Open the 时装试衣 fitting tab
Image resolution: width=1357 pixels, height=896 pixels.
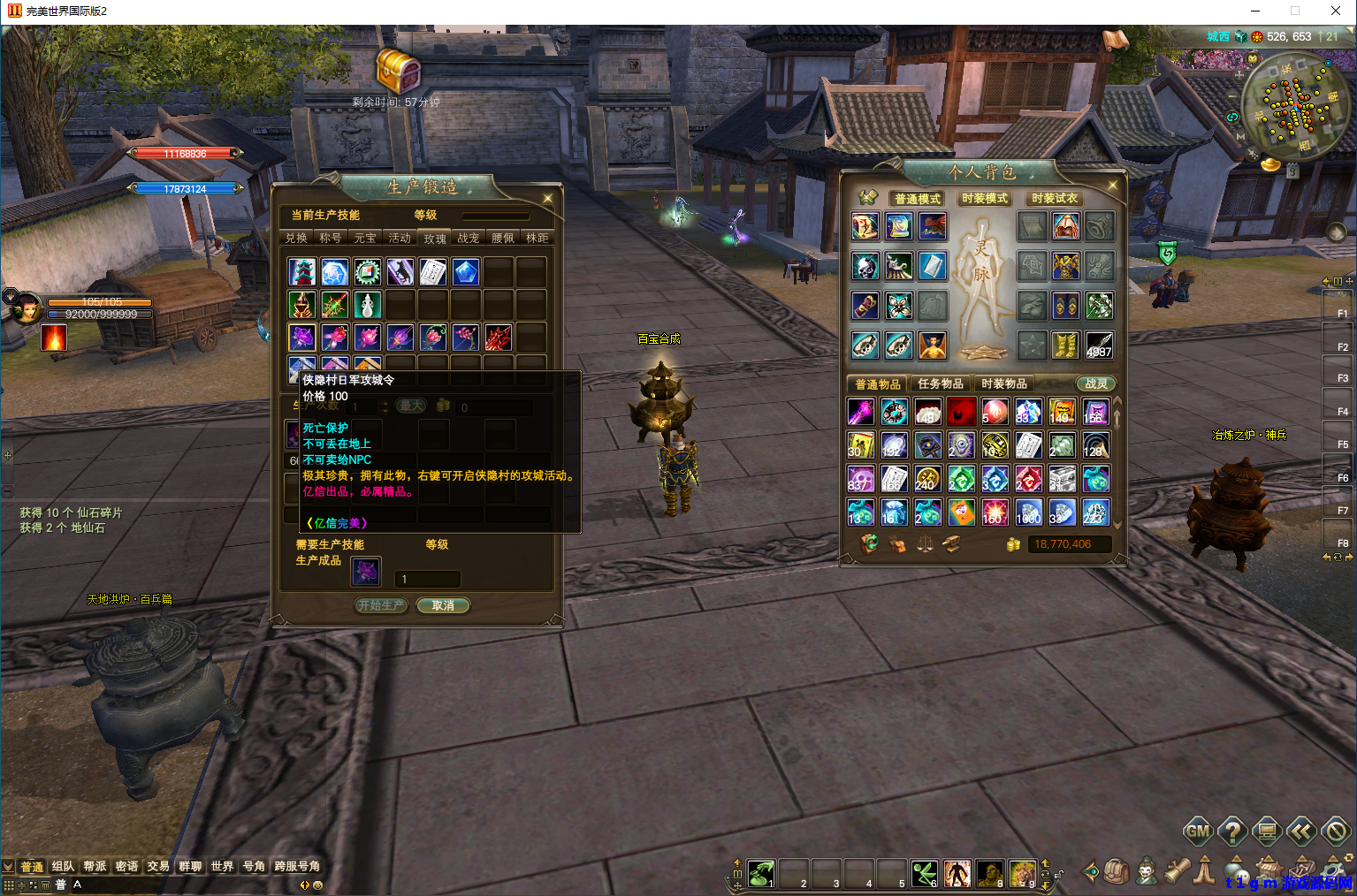click(1055, 199)
